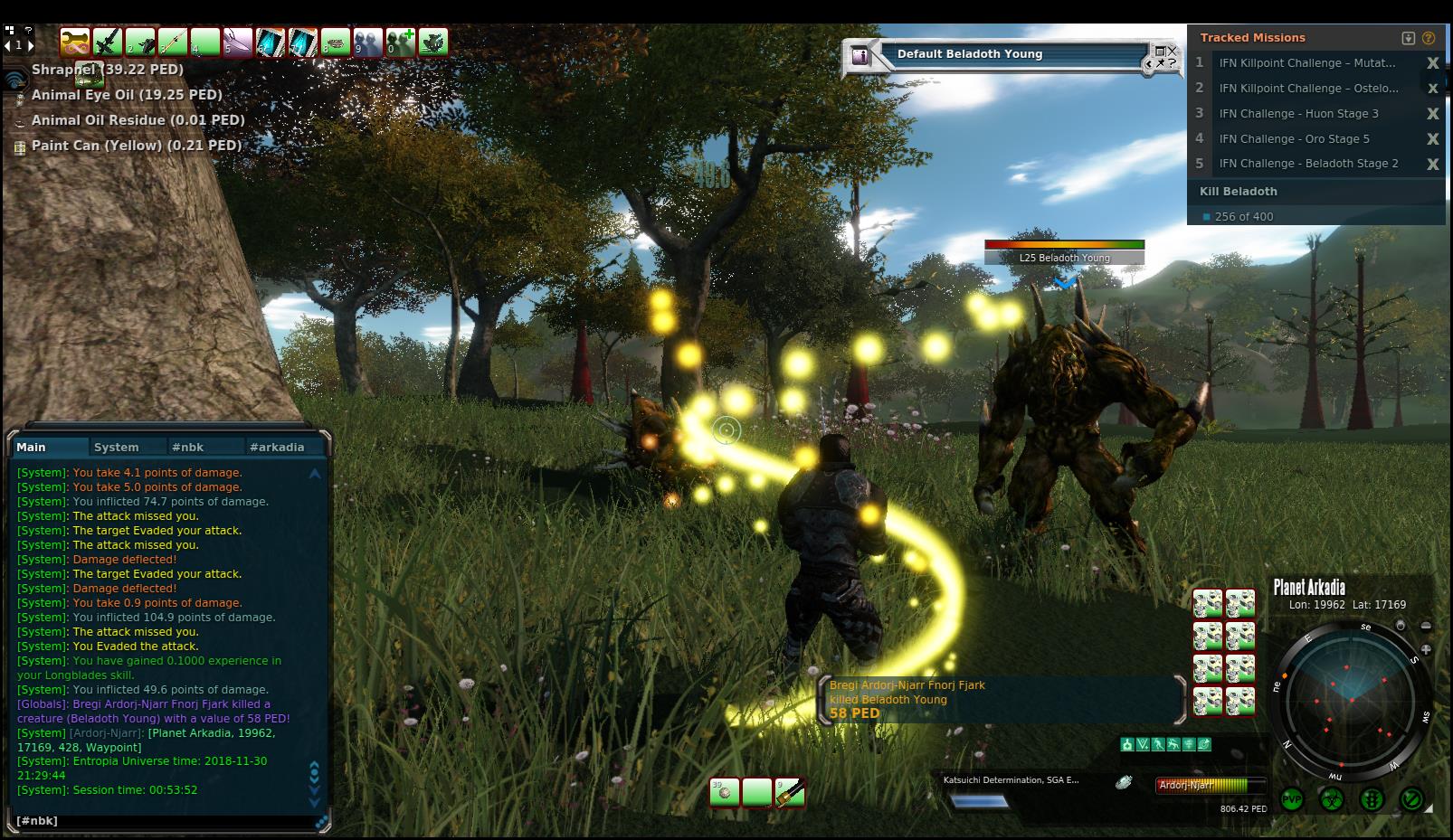Select the sword slot in bottom action bar
The height and width of the screenshot is (840, 1453).
coord(789,793)
